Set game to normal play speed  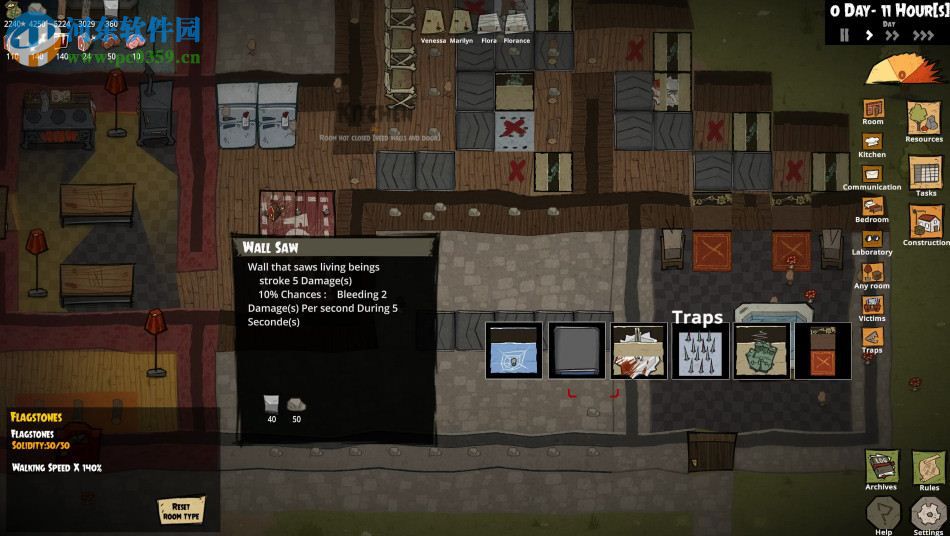click(868, 35)
